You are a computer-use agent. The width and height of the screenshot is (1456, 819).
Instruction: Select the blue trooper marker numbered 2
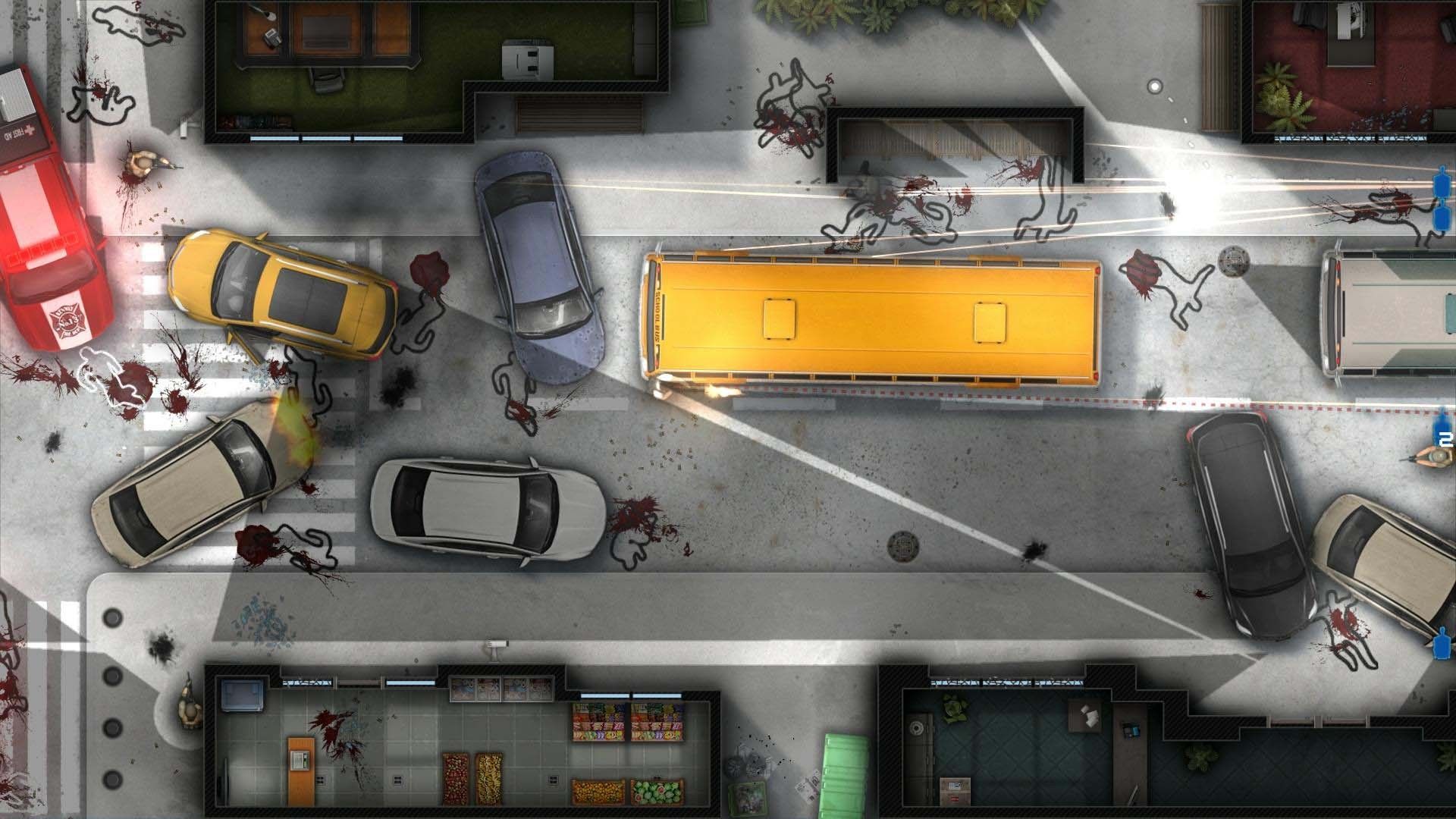[x=1443, y=429]
